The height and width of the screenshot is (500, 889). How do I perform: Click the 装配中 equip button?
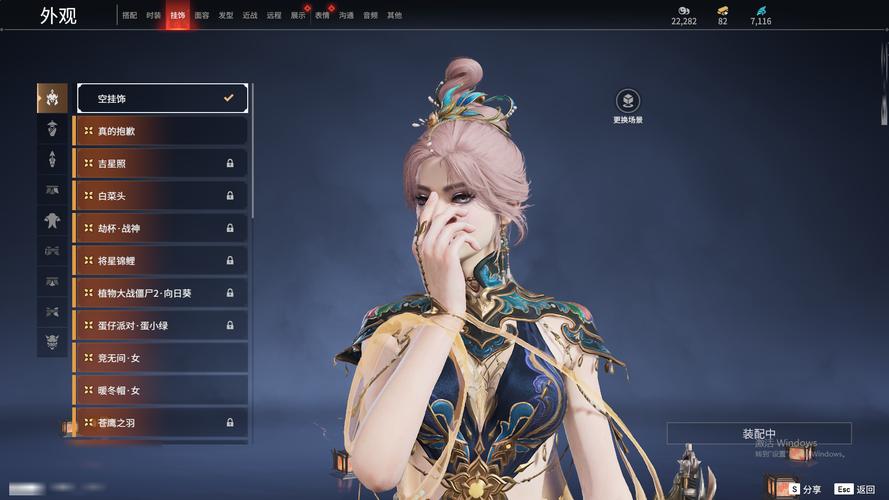coord(759,434)
